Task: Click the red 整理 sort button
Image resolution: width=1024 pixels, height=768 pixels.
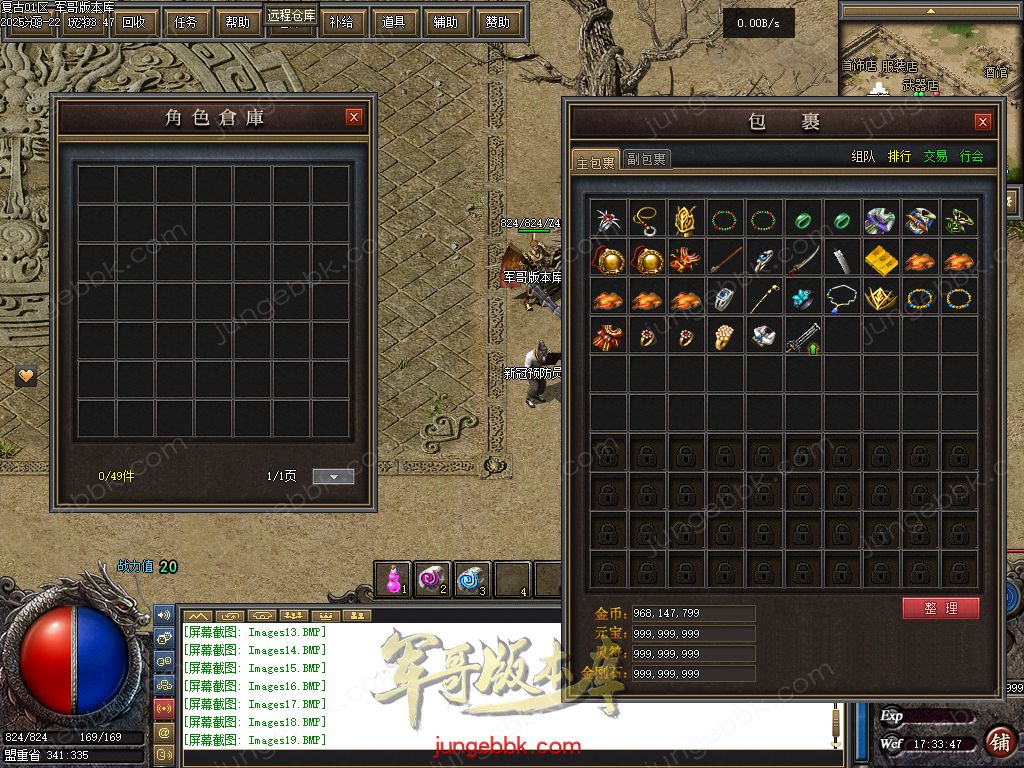Action: [940, 609]
